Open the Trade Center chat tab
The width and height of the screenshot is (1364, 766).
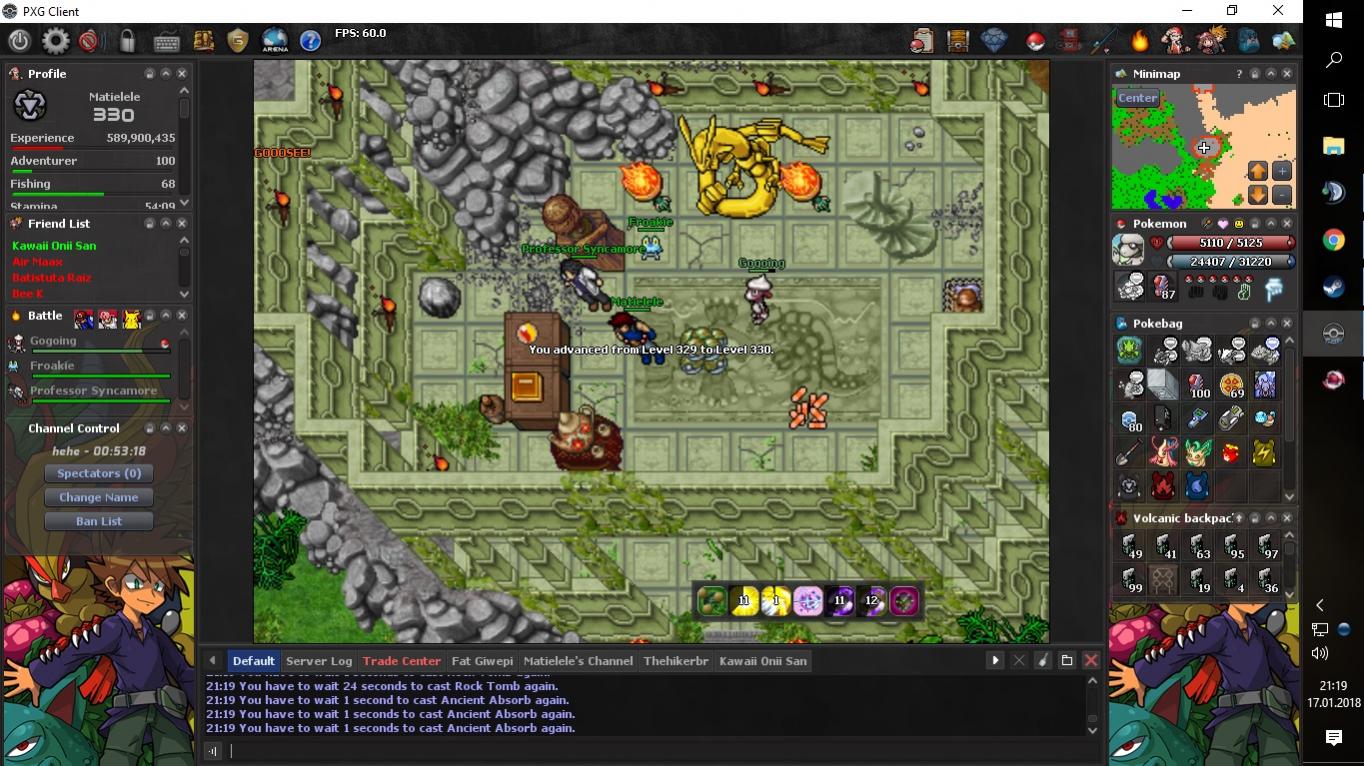point(401,661)
